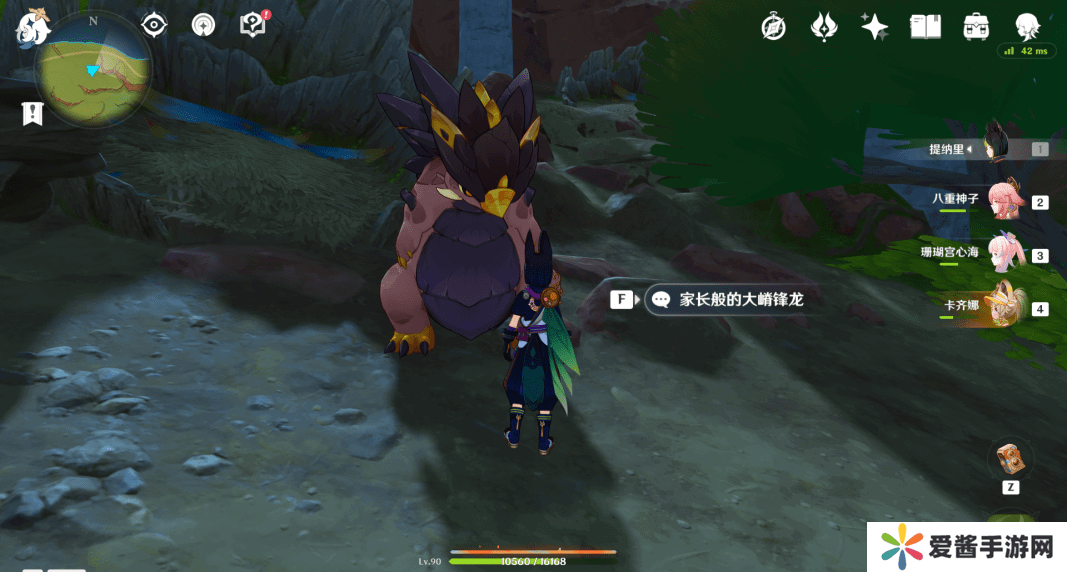1067x572 pixels.
Task: Open the backpack inventory
Action: (976, 27)
